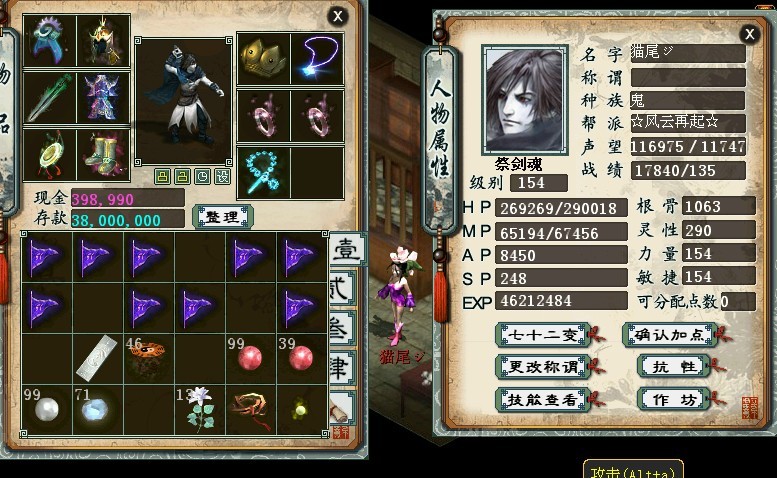Screen dimensions: 777x478
Task: Switch to inventory page 贰
Action: point(344,290)
